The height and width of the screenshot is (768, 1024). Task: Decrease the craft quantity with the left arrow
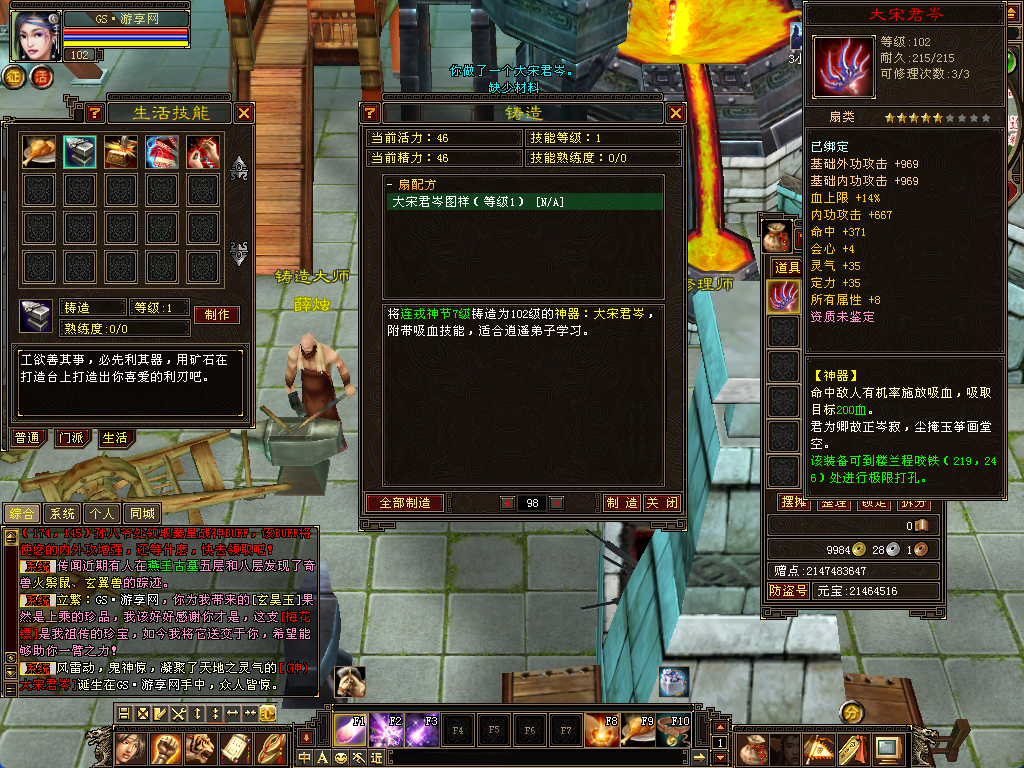pos(507,503)
